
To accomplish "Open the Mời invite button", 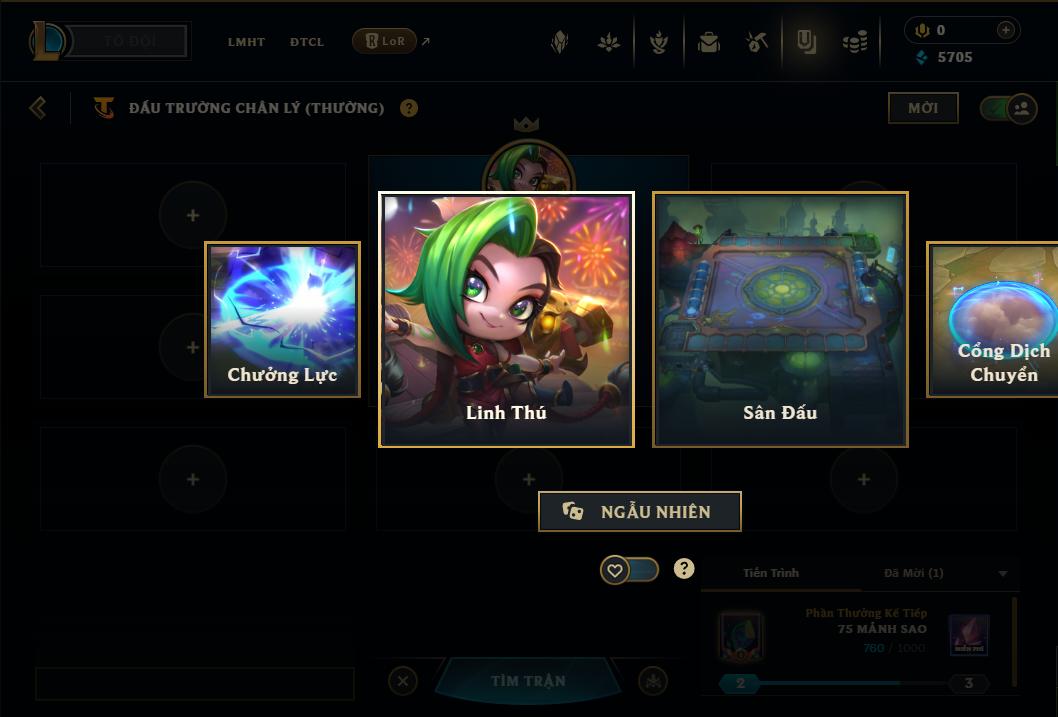I will coord(922,108).
